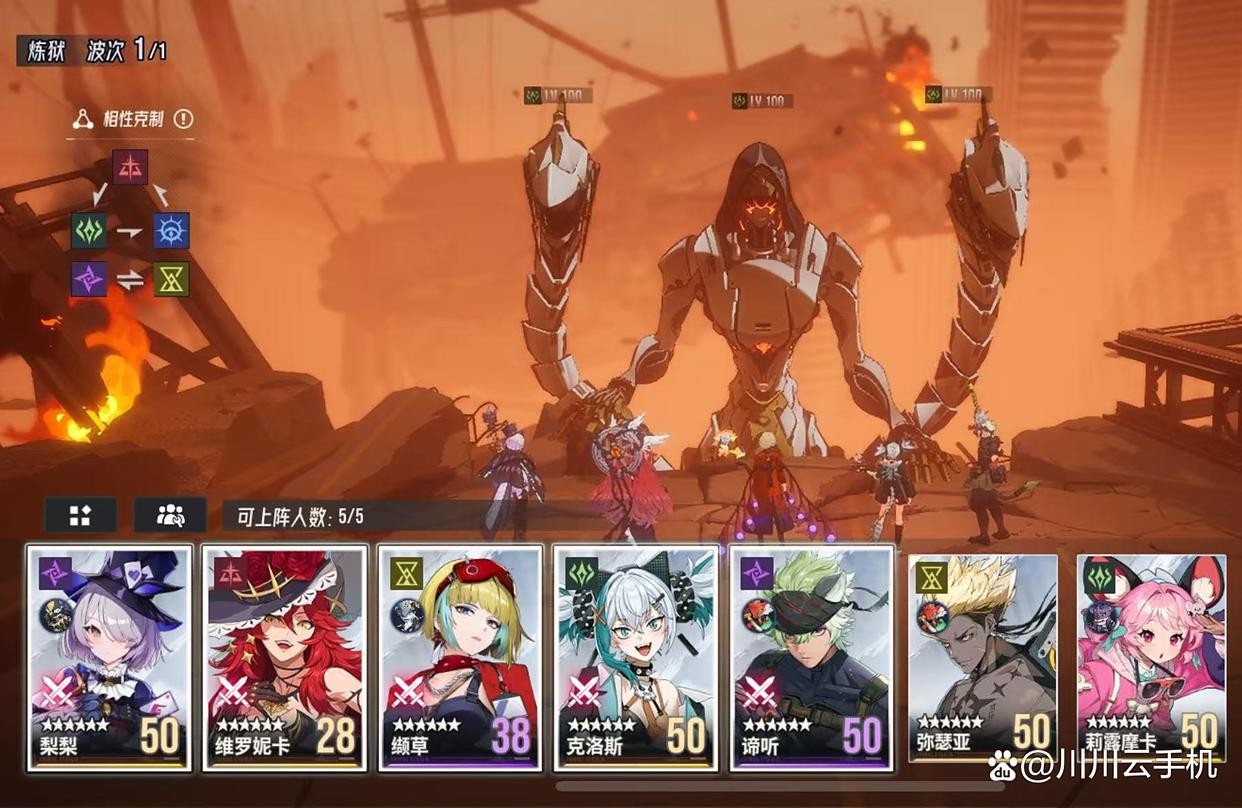
Task: Open the four-square filter button
Action: (80, 515)
